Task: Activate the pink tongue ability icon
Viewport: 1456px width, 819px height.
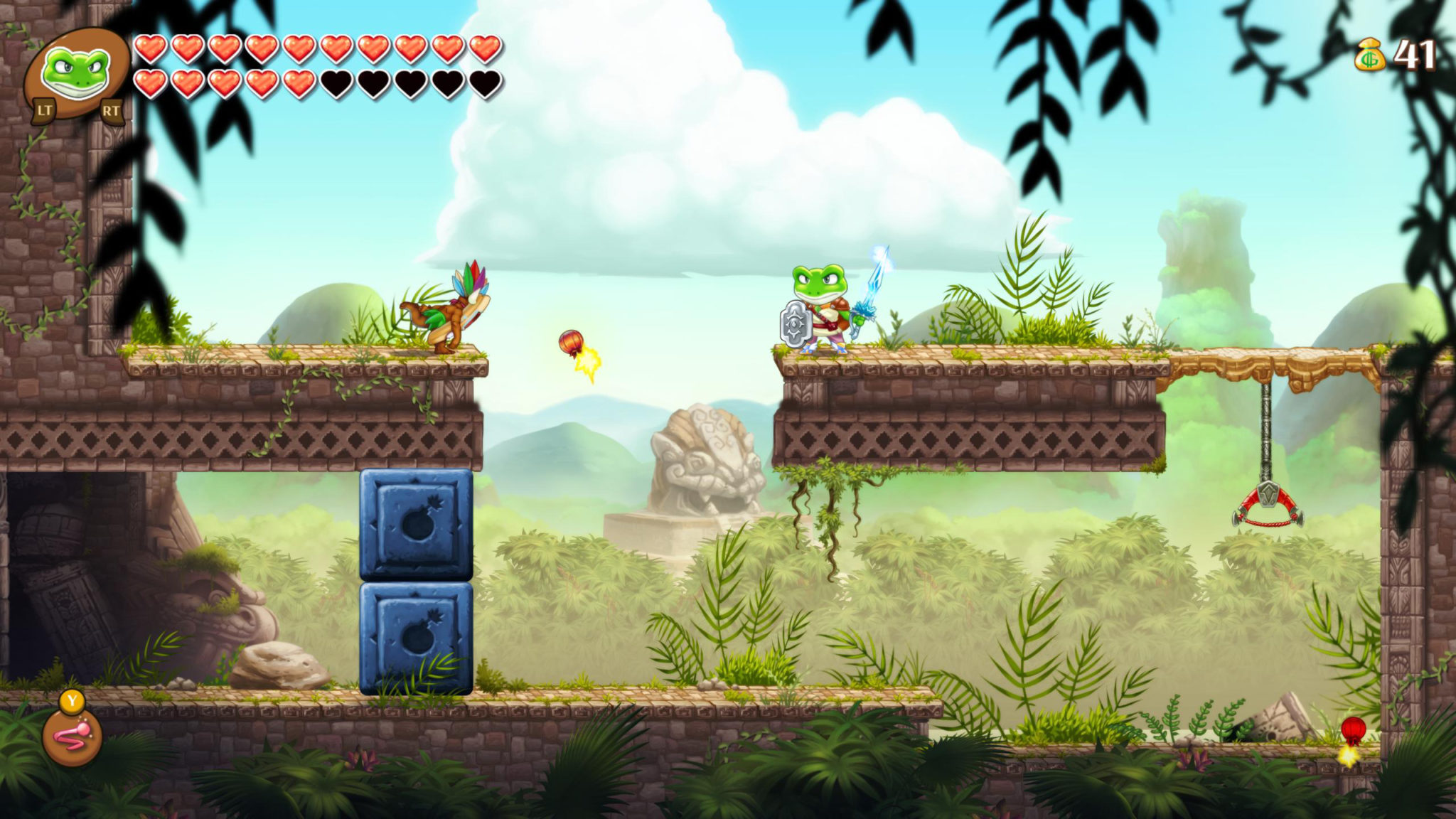Action: [x=72, y=737]
